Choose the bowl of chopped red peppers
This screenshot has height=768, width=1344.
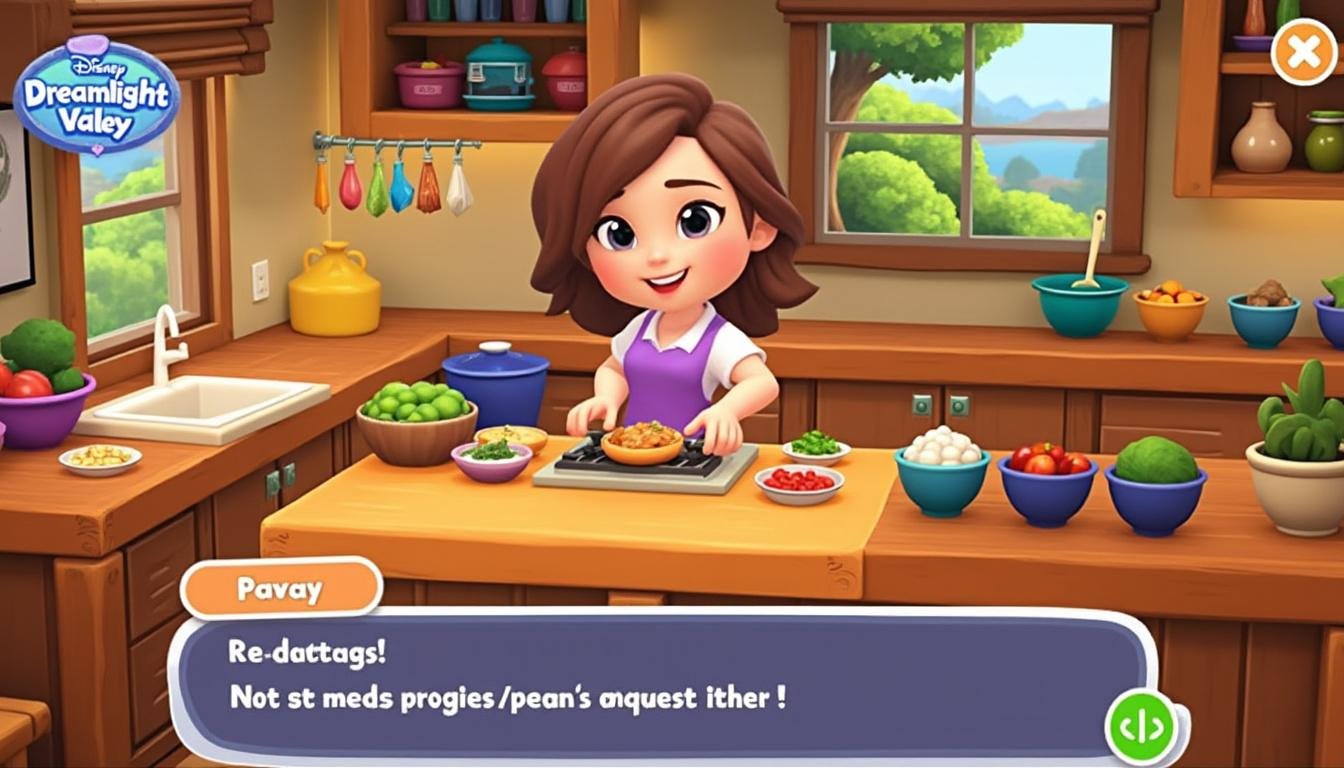tap(800, 483)
